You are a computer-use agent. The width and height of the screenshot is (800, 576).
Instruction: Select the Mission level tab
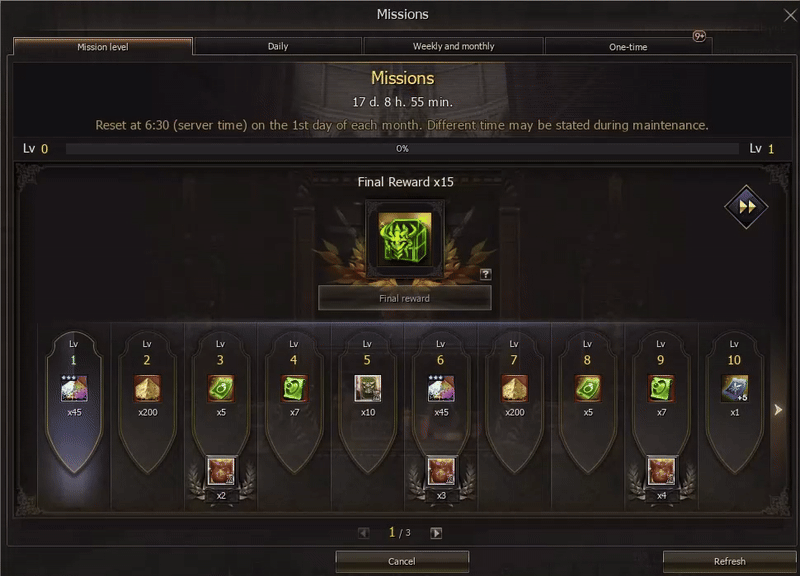tap(102, 46)
